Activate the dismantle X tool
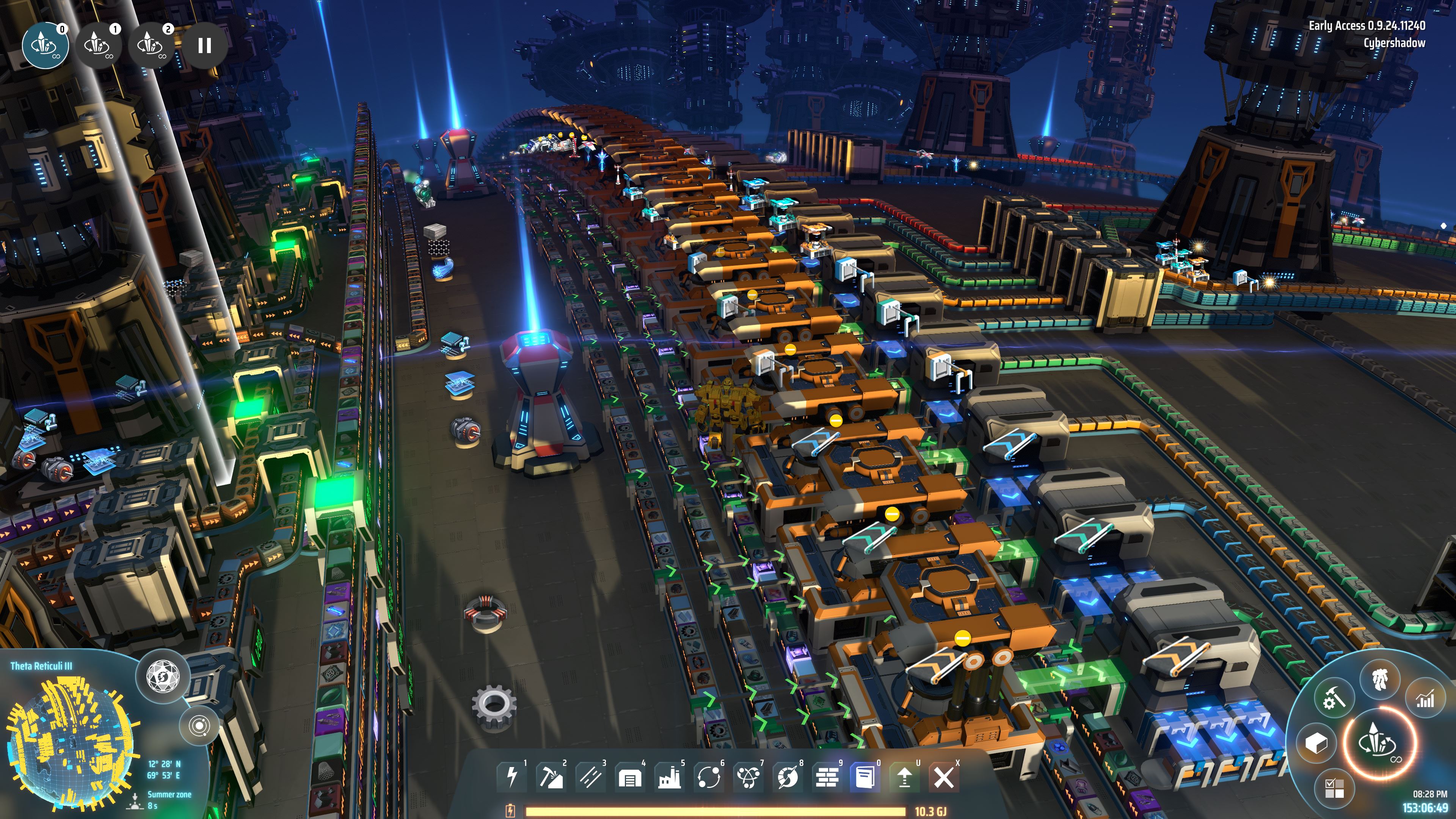 pos(943,778)
